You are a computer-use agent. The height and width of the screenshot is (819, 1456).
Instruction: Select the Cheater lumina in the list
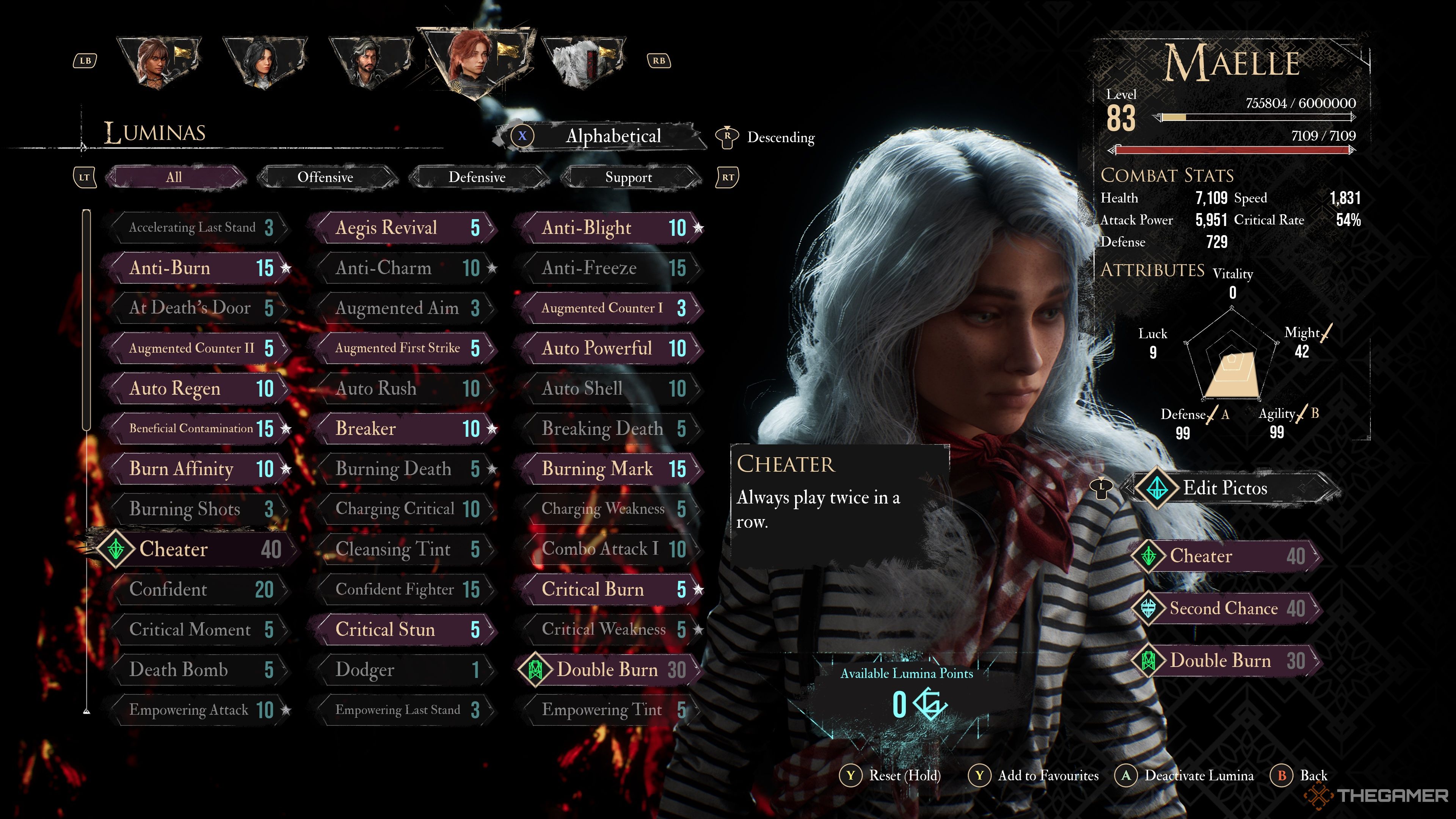[x=192, y=549]
